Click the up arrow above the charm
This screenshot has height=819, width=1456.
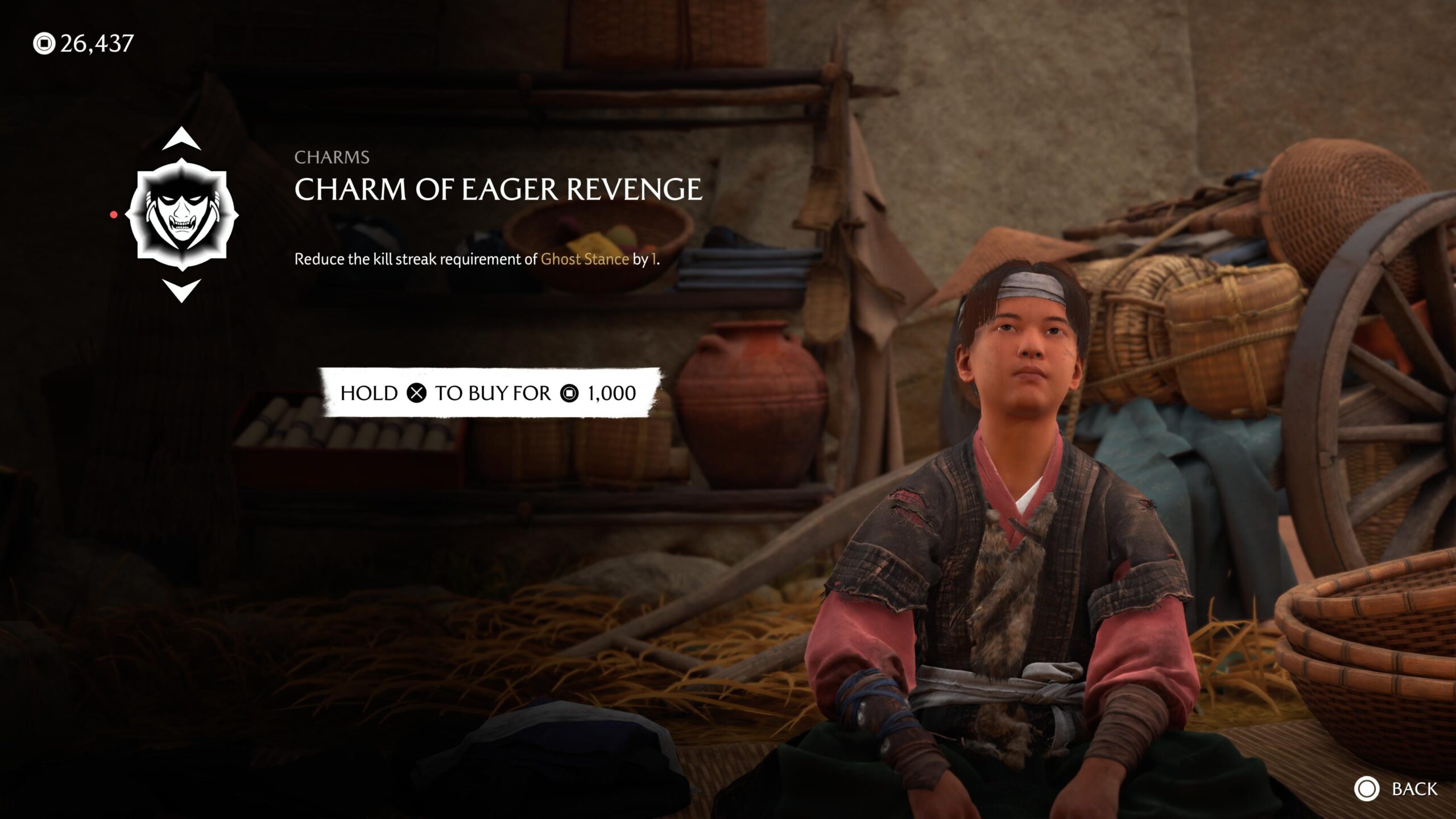181,140
